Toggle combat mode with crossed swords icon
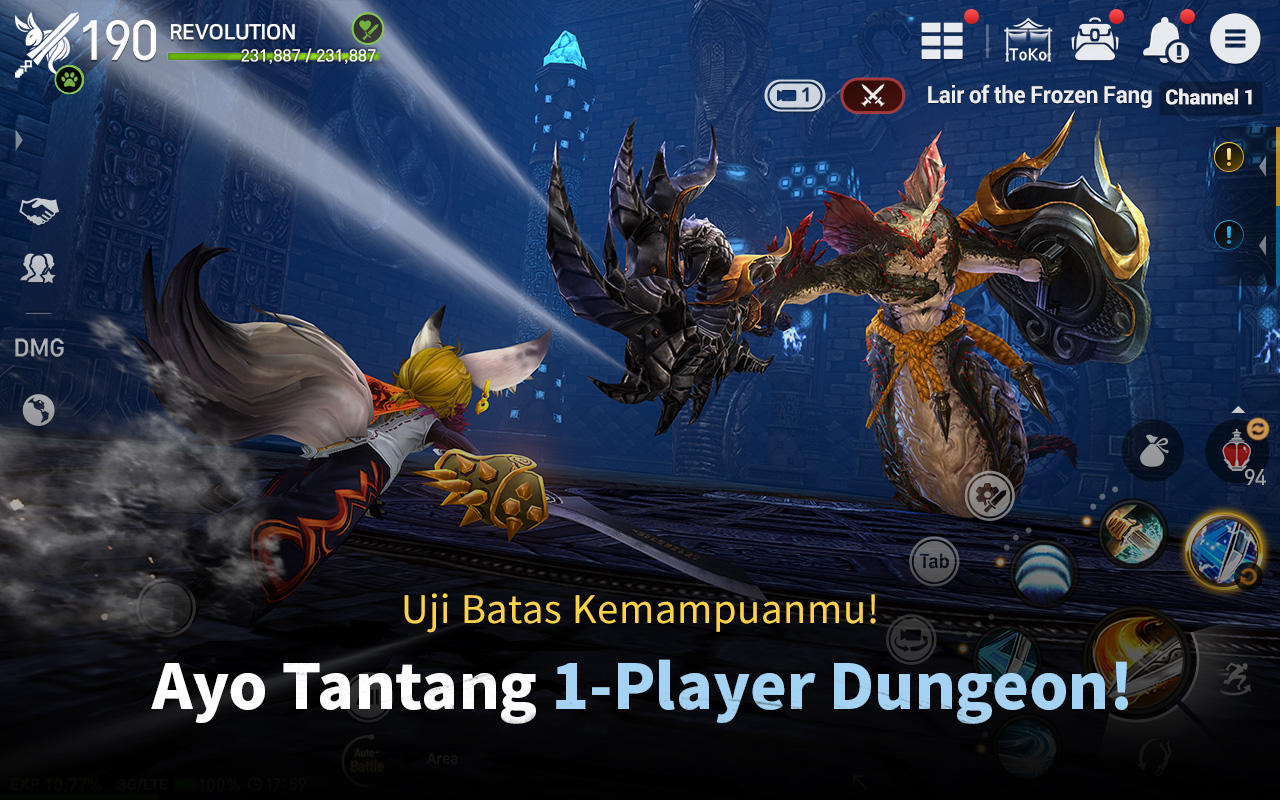The height and width of the screenshot is (800, 1280). point(872,96)
